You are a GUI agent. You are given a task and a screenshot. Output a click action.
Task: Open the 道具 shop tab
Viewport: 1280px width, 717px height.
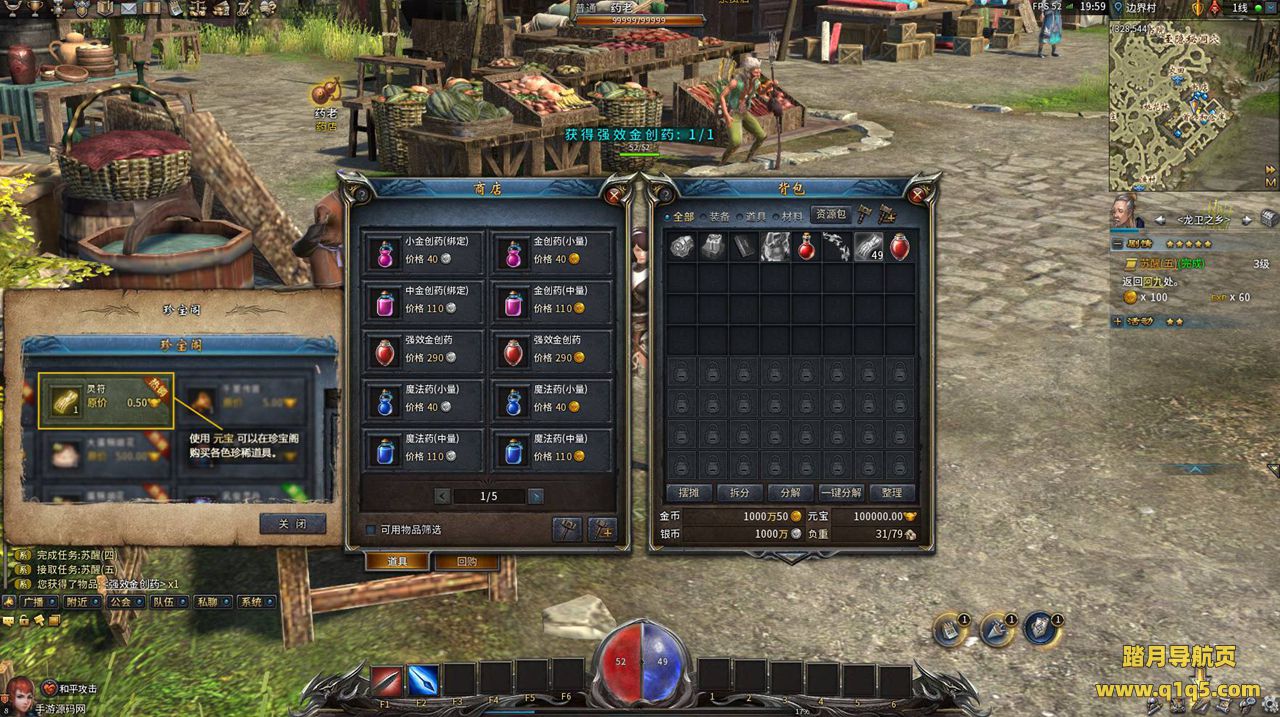398,562
